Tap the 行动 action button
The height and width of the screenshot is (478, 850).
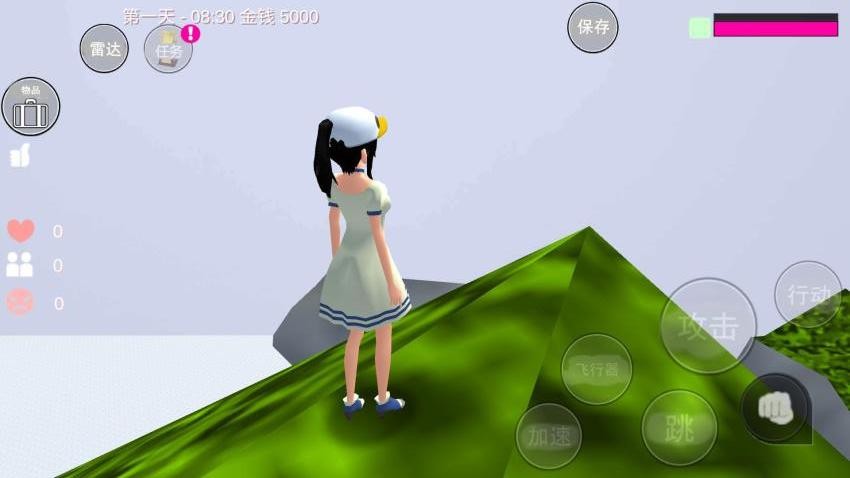pyautogui.click(x=808, y=294)
